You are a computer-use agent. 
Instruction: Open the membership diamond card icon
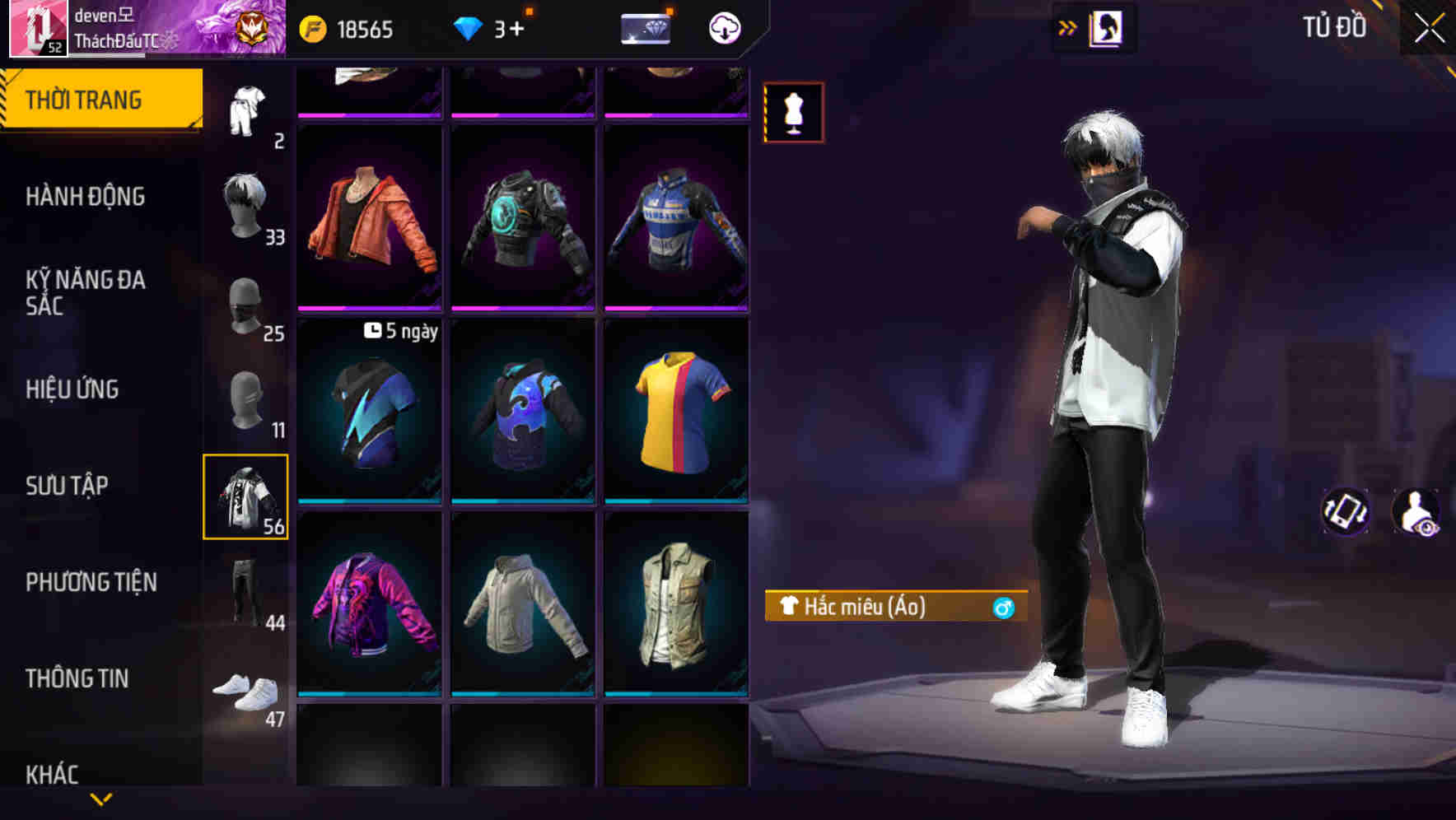[x=645, y=30]
